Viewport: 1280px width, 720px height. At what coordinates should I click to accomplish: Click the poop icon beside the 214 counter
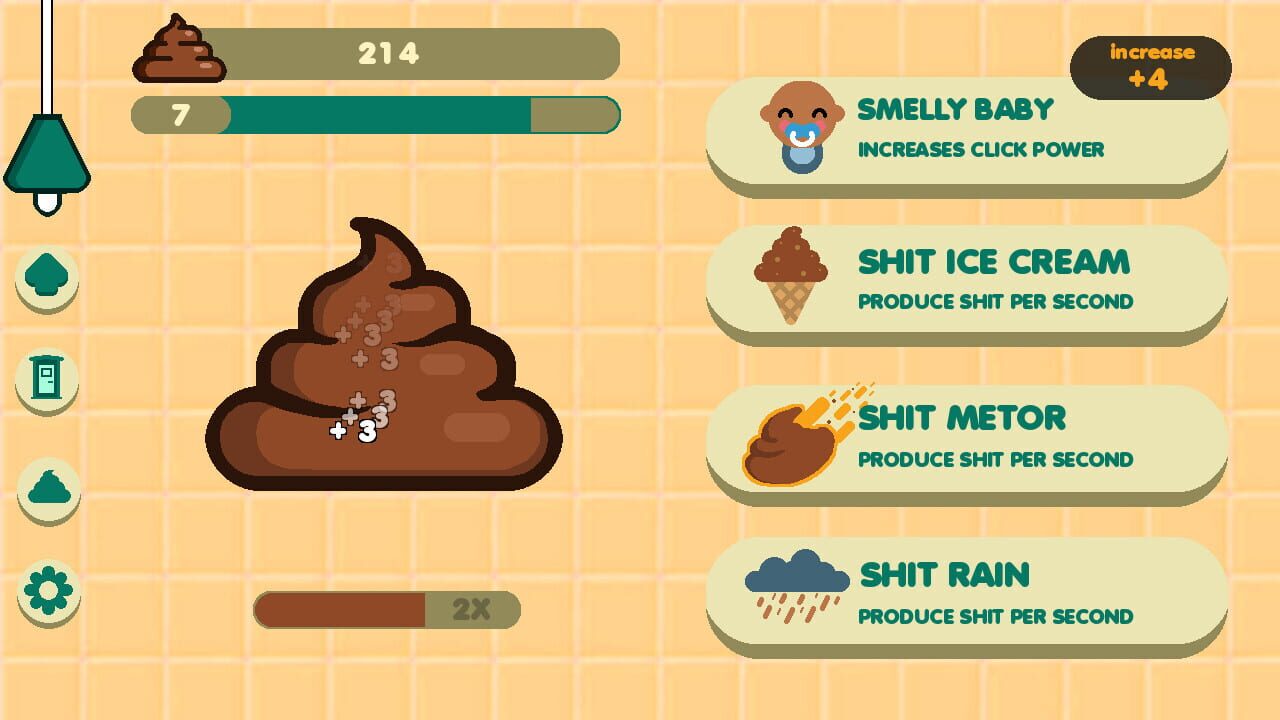coord(181,52)
